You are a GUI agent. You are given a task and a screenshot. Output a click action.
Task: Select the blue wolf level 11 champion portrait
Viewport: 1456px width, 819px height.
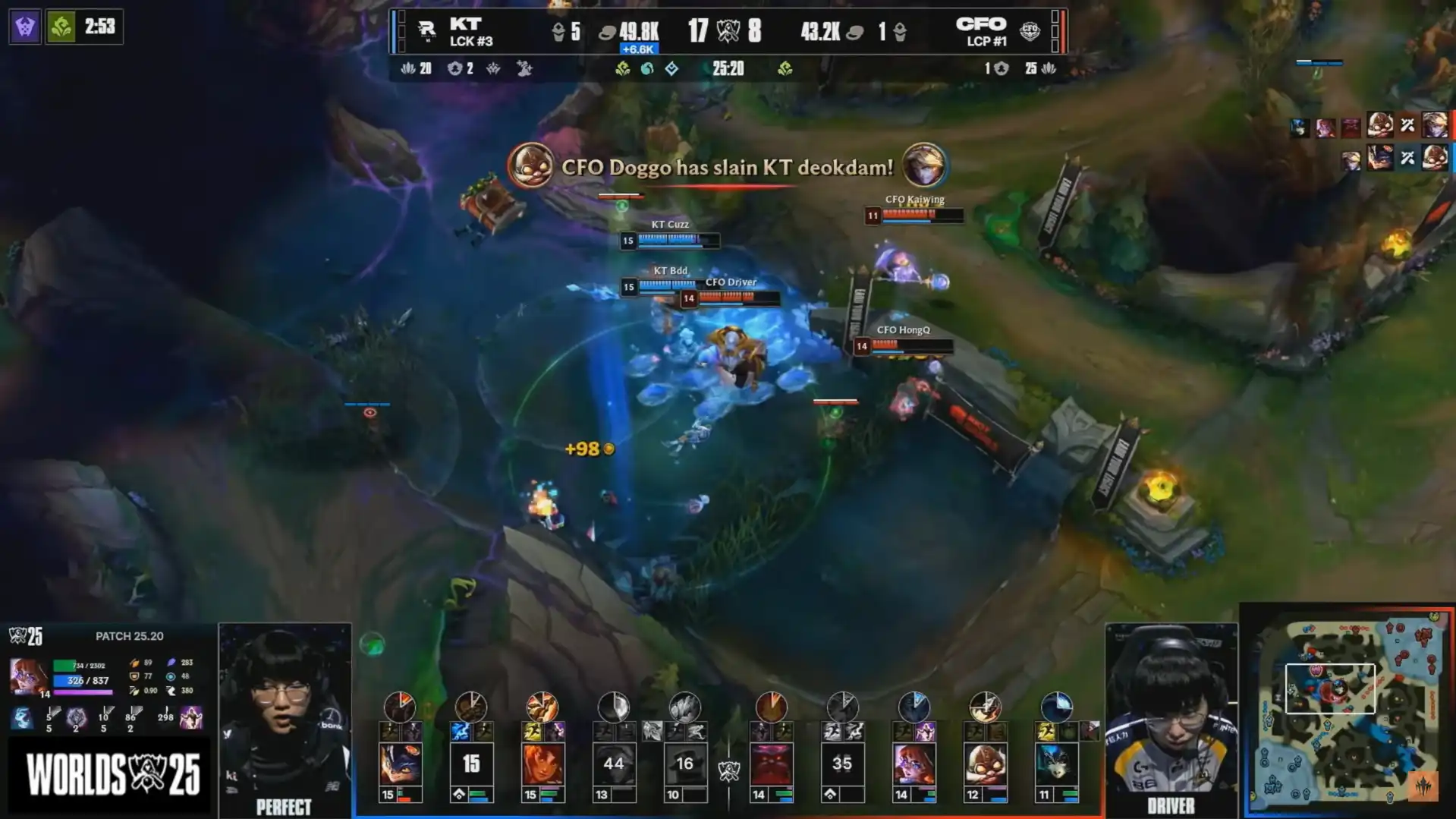pos(1056,764)
